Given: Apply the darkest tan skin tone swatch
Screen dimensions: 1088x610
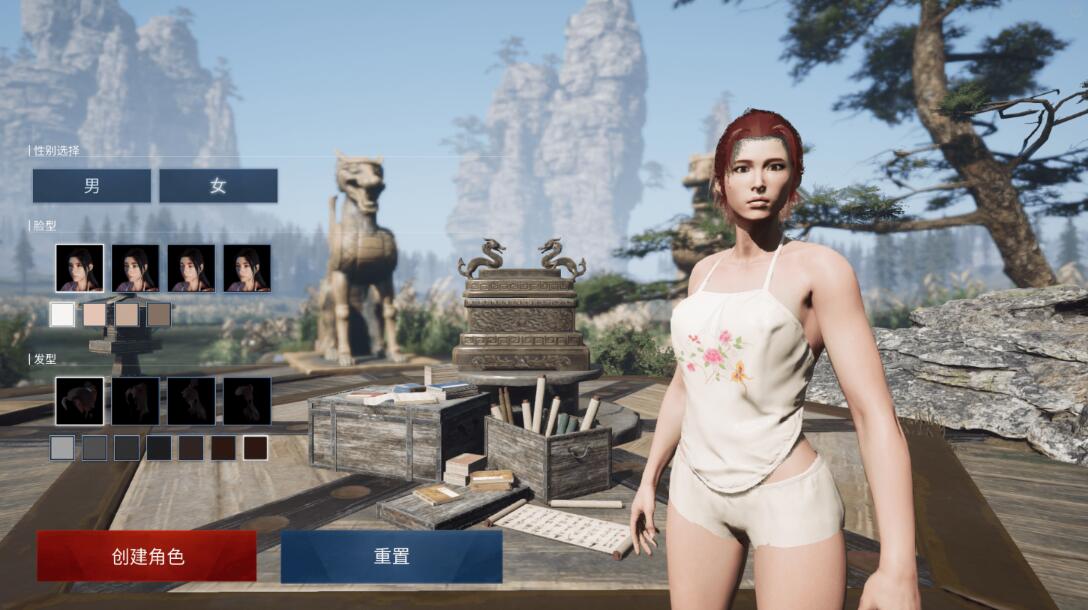Looking at the screenshot, I should pos(158,315).
